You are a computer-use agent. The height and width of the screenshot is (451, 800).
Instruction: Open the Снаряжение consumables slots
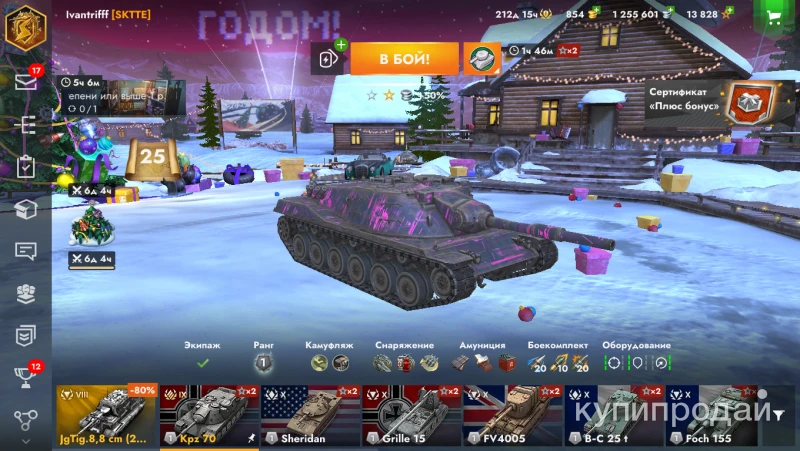(x=406, y=362)
